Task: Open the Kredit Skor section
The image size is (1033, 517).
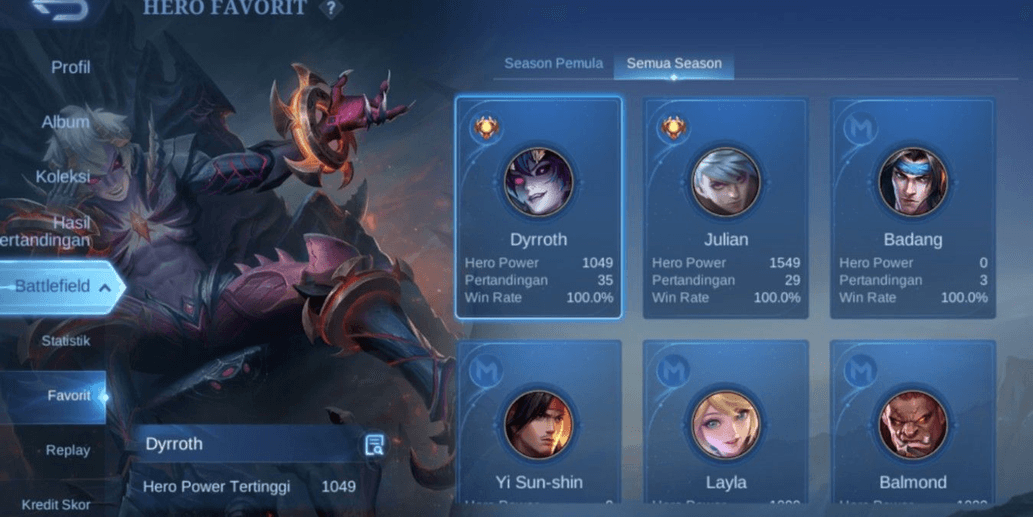Action: click(56, 504)
